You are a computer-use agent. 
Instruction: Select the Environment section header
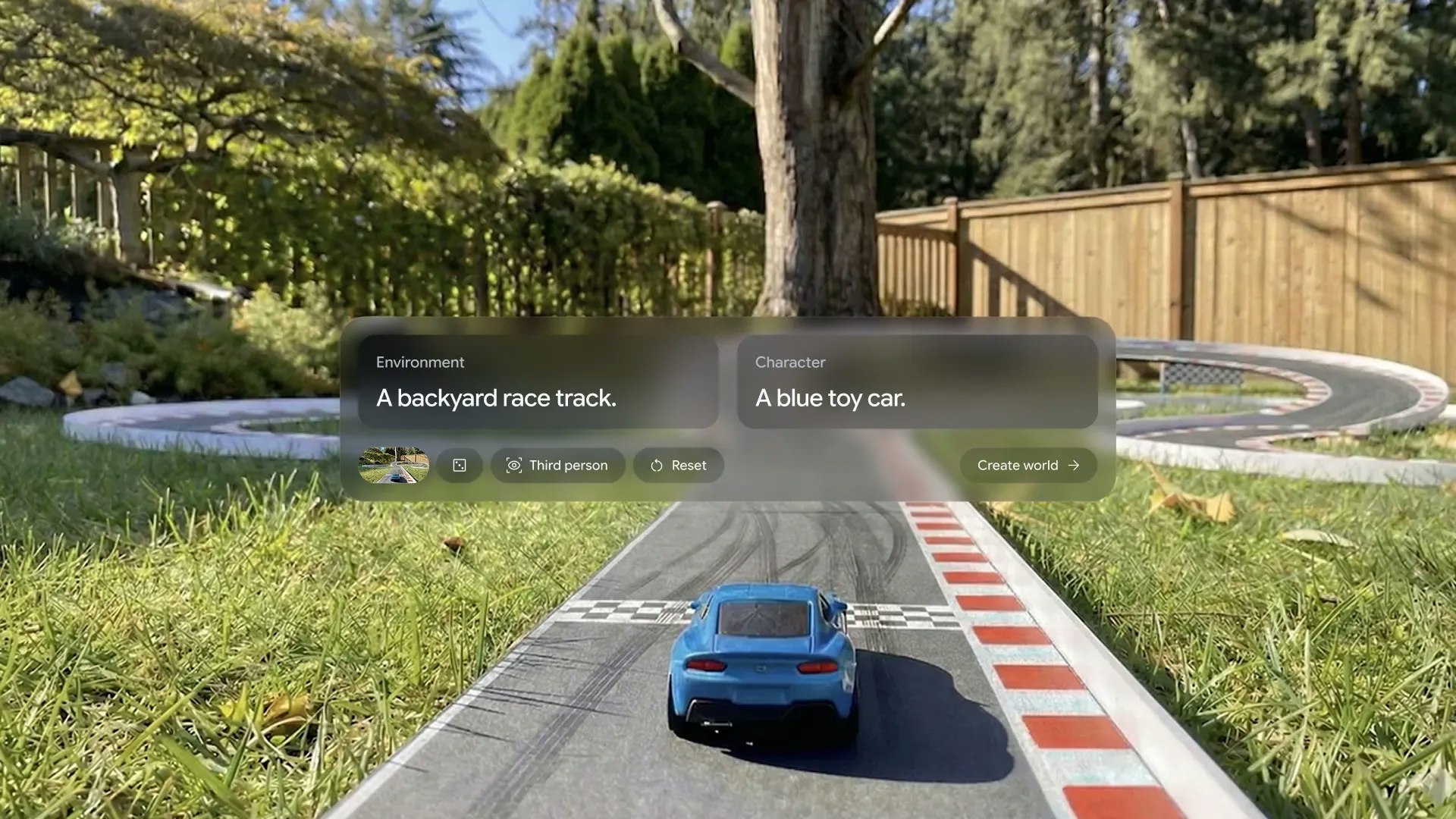[x=419, y=362]
